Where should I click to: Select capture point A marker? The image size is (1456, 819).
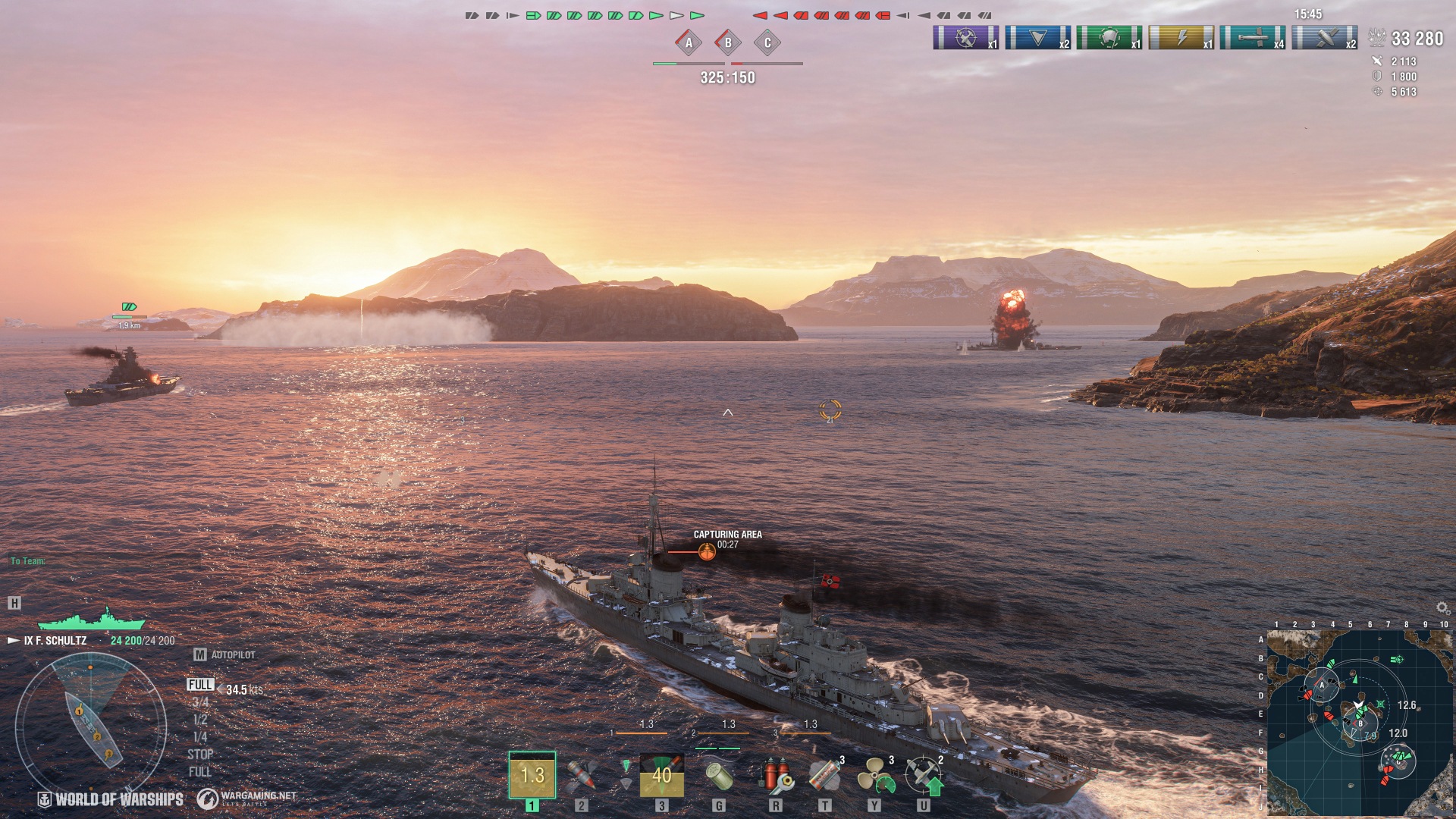[x=689, y=42]
